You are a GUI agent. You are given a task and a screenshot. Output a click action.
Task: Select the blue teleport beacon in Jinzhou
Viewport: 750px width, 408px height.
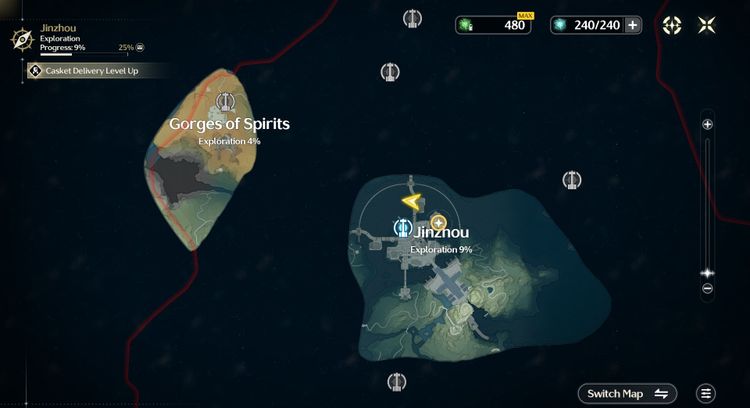(401, 228)
